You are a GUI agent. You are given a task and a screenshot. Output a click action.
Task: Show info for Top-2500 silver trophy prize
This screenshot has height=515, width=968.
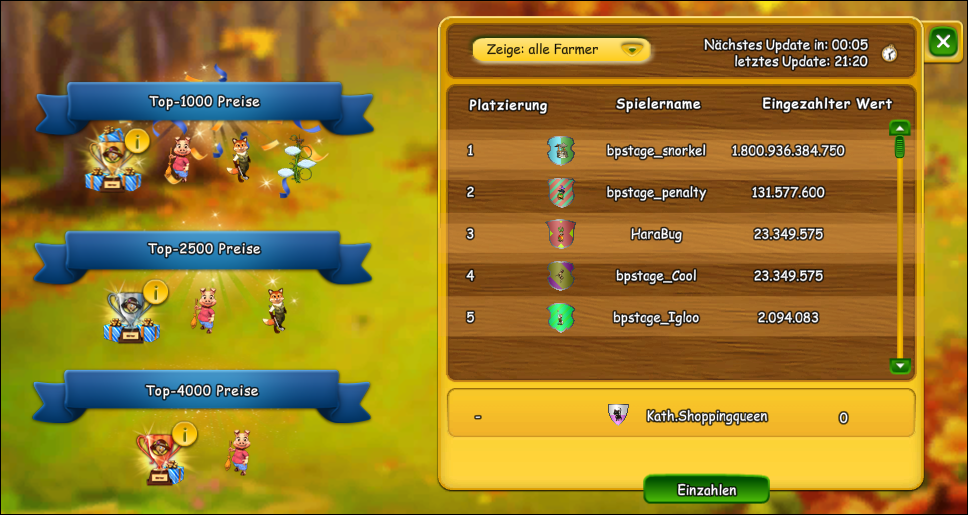pos(155,291)
